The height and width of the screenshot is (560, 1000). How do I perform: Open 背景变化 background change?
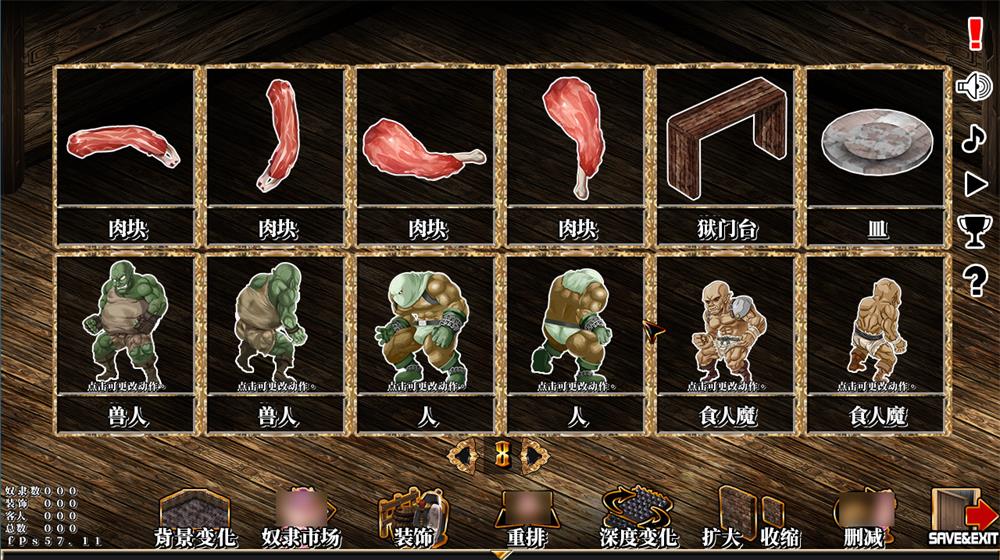[x=195, y=520]
